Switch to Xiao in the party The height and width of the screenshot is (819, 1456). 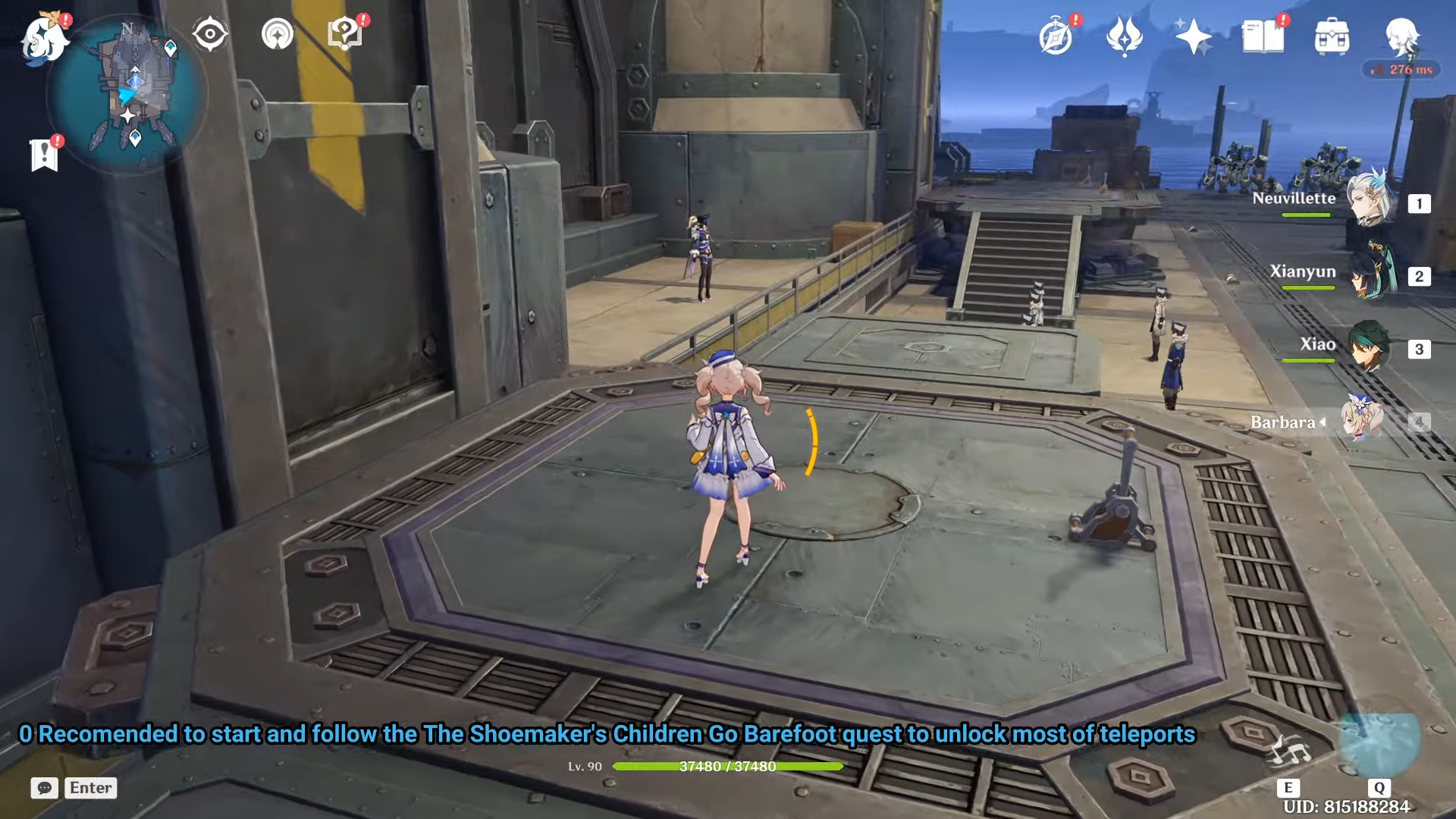point(1370,347)
